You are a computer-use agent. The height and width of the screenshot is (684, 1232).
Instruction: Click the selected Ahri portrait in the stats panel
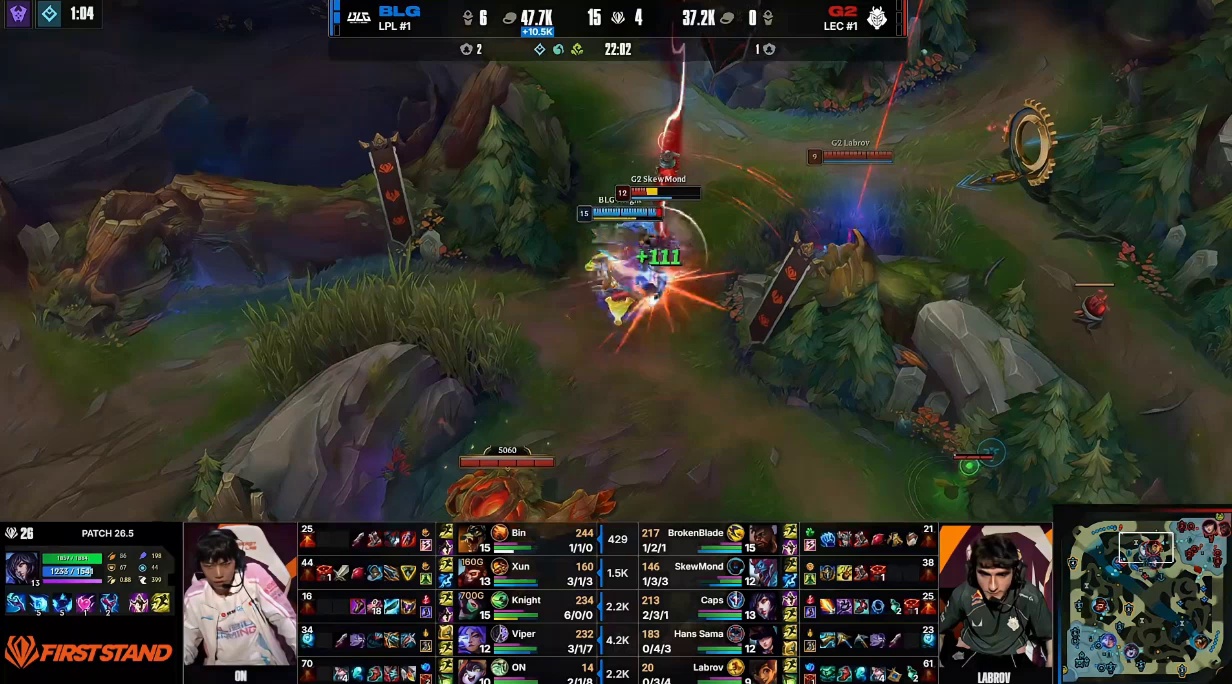pos(22,567)
